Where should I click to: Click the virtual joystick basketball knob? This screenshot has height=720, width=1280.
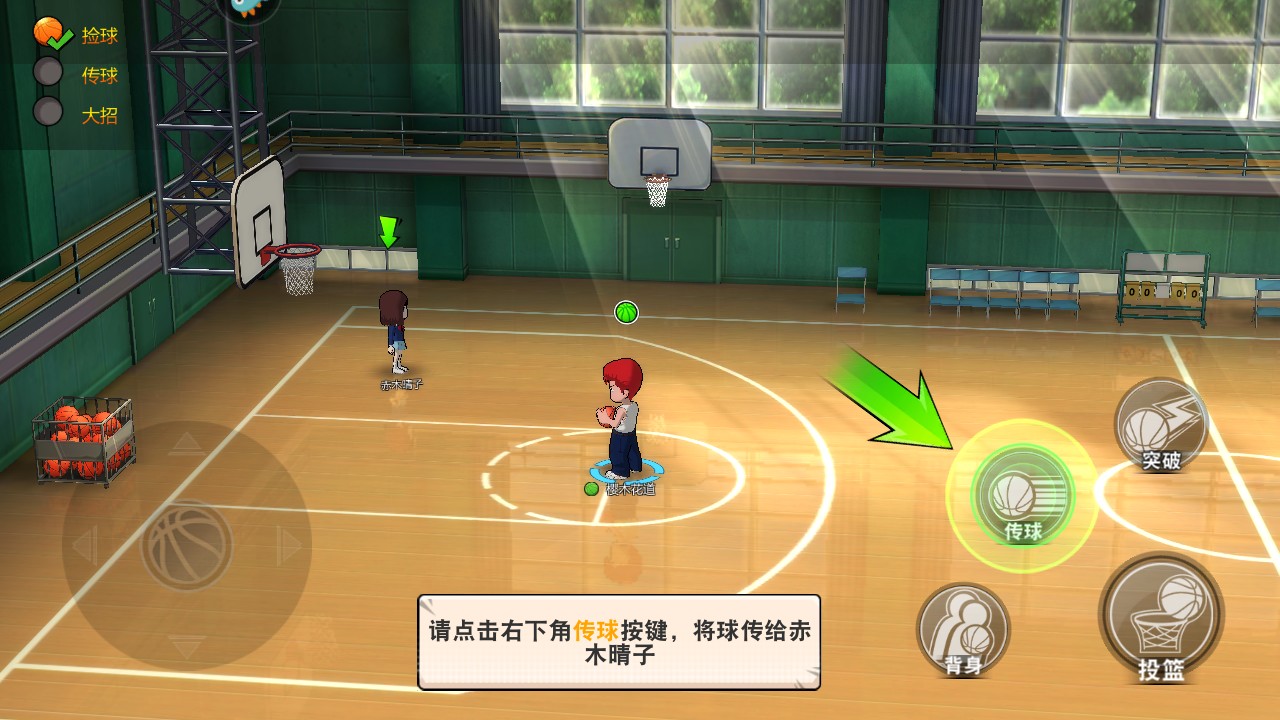[187, 546]
